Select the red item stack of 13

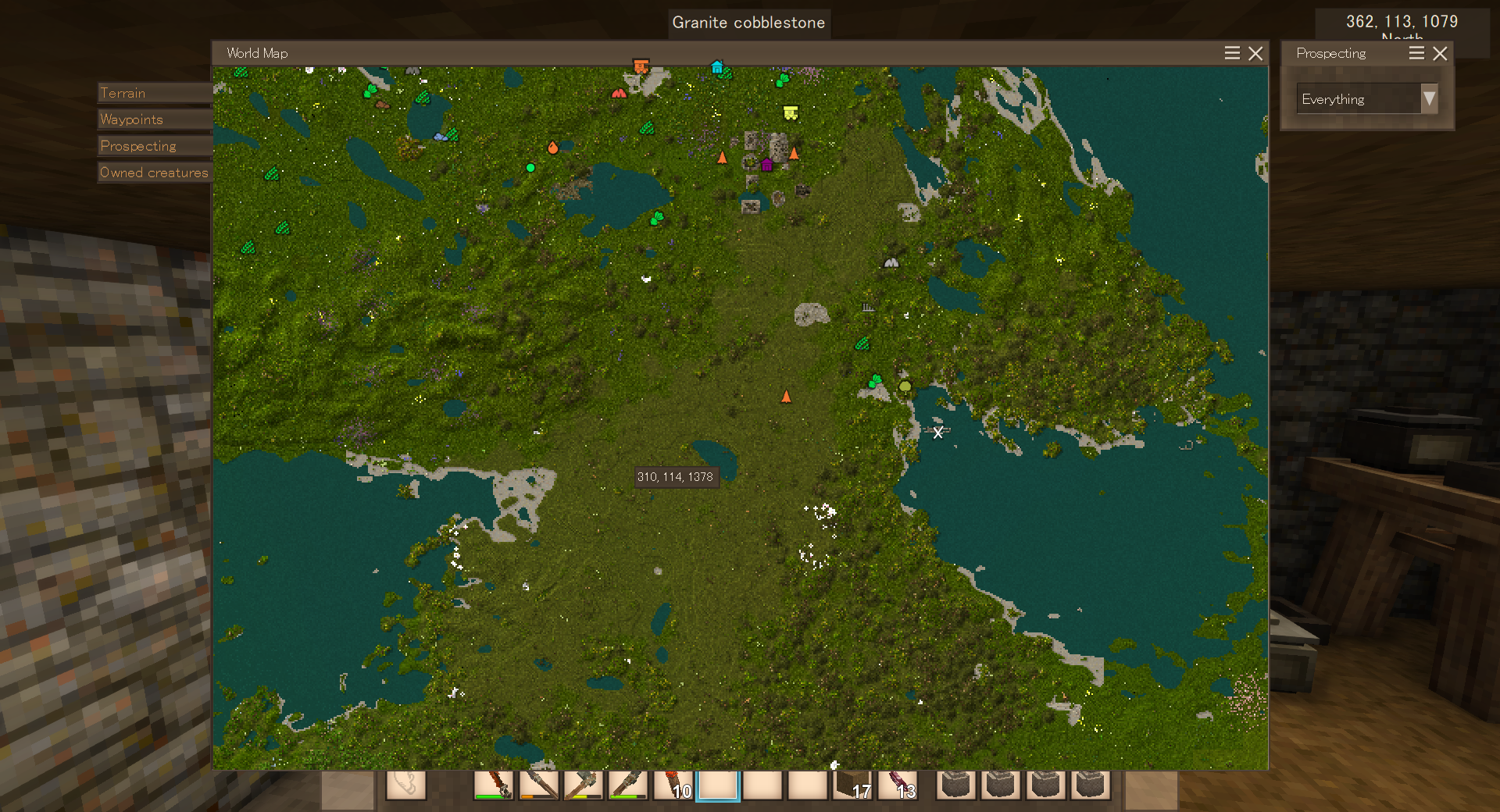coord(898,785)
